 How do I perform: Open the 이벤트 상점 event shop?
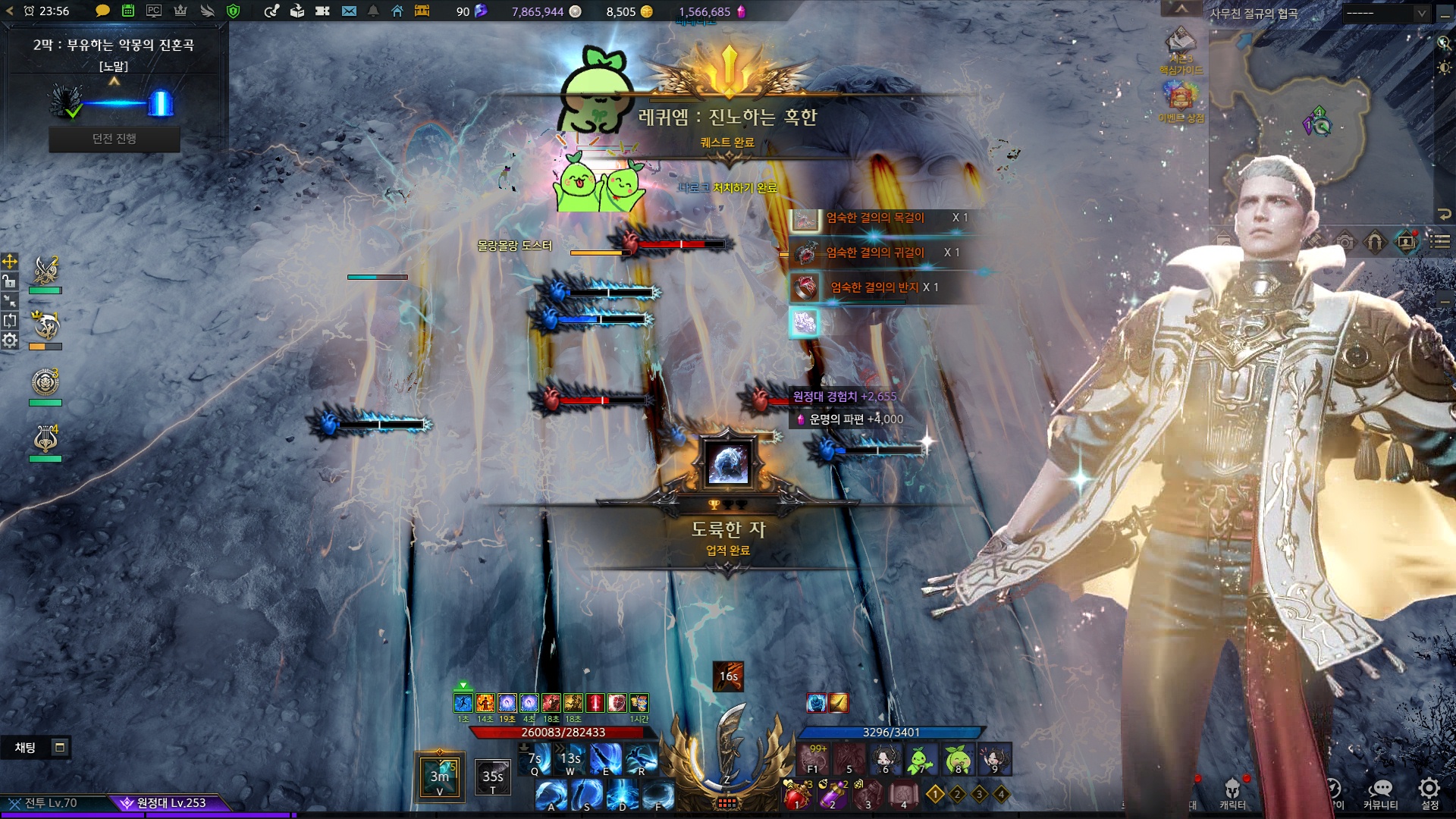pos(1180,99)
